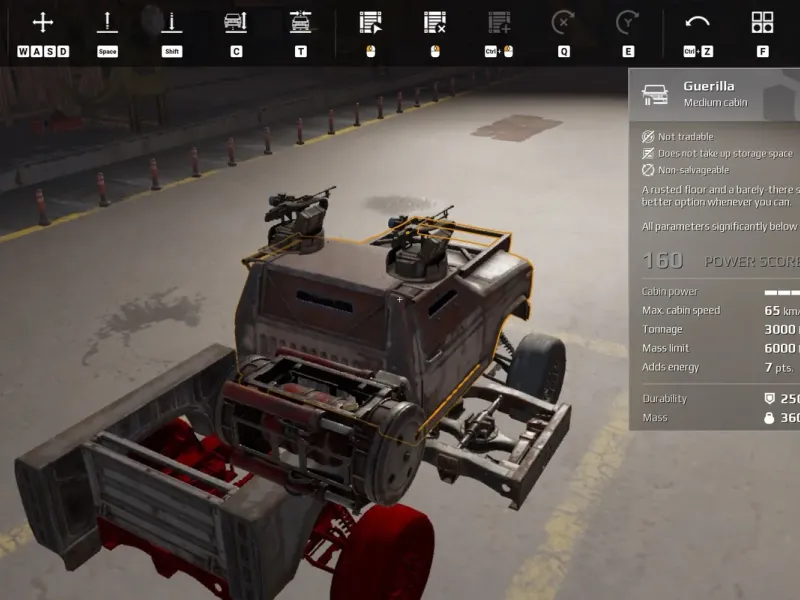The image size is (800, 600).
Task: Choose the list-with-cursor select parts icon
Action: [371, 22]
